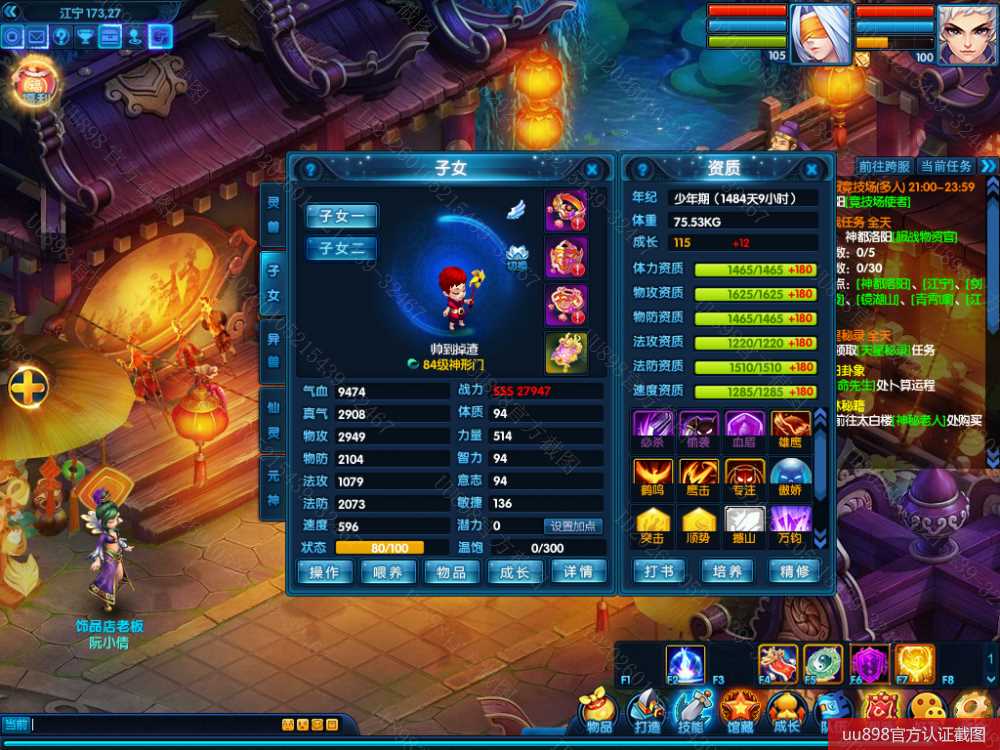Close the 子女 panel
This screenshot has height=750, width=1000.
click(x=592, y=170)
